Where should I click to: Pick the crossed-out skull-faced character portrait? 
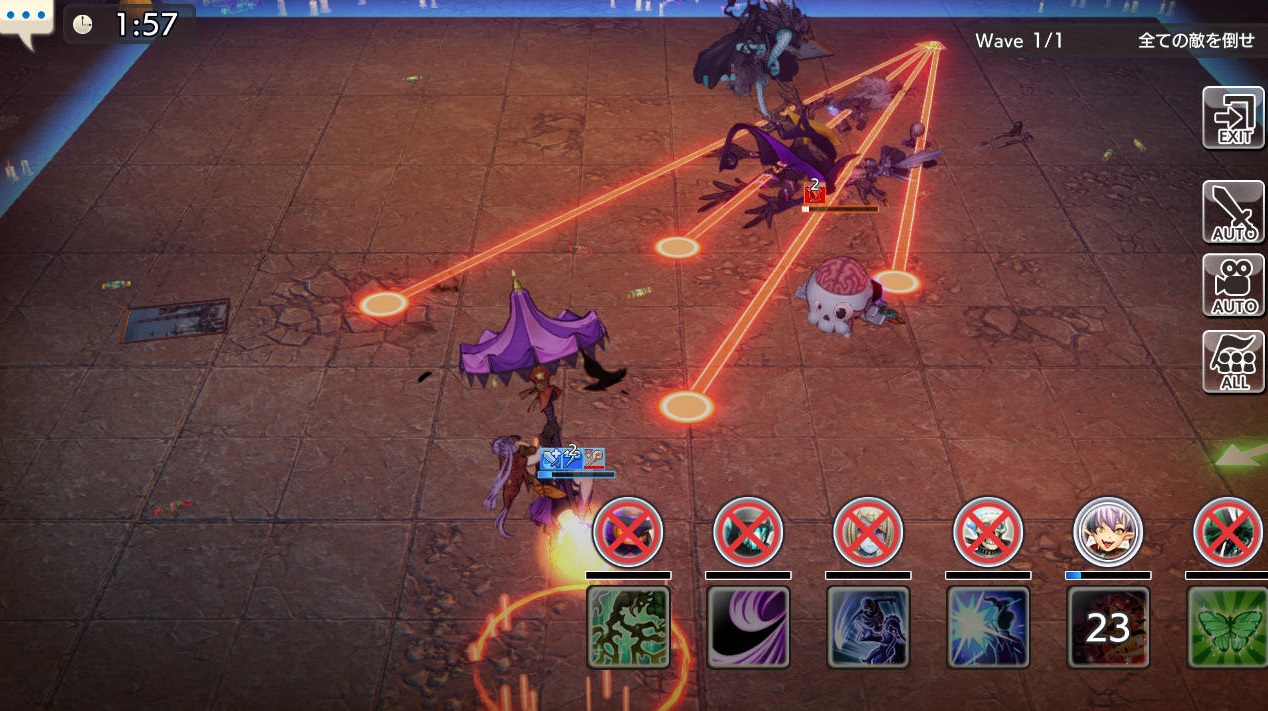pyautogui.click(x=988, y=532)
